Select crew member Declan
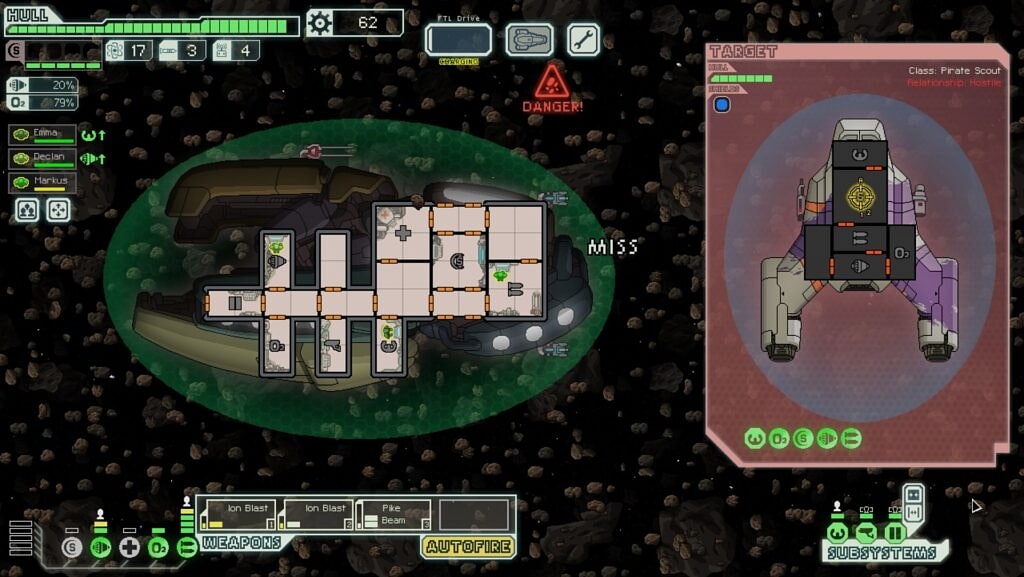The width and height of the screenshot is (1024, 577). (x=43, y=159)
